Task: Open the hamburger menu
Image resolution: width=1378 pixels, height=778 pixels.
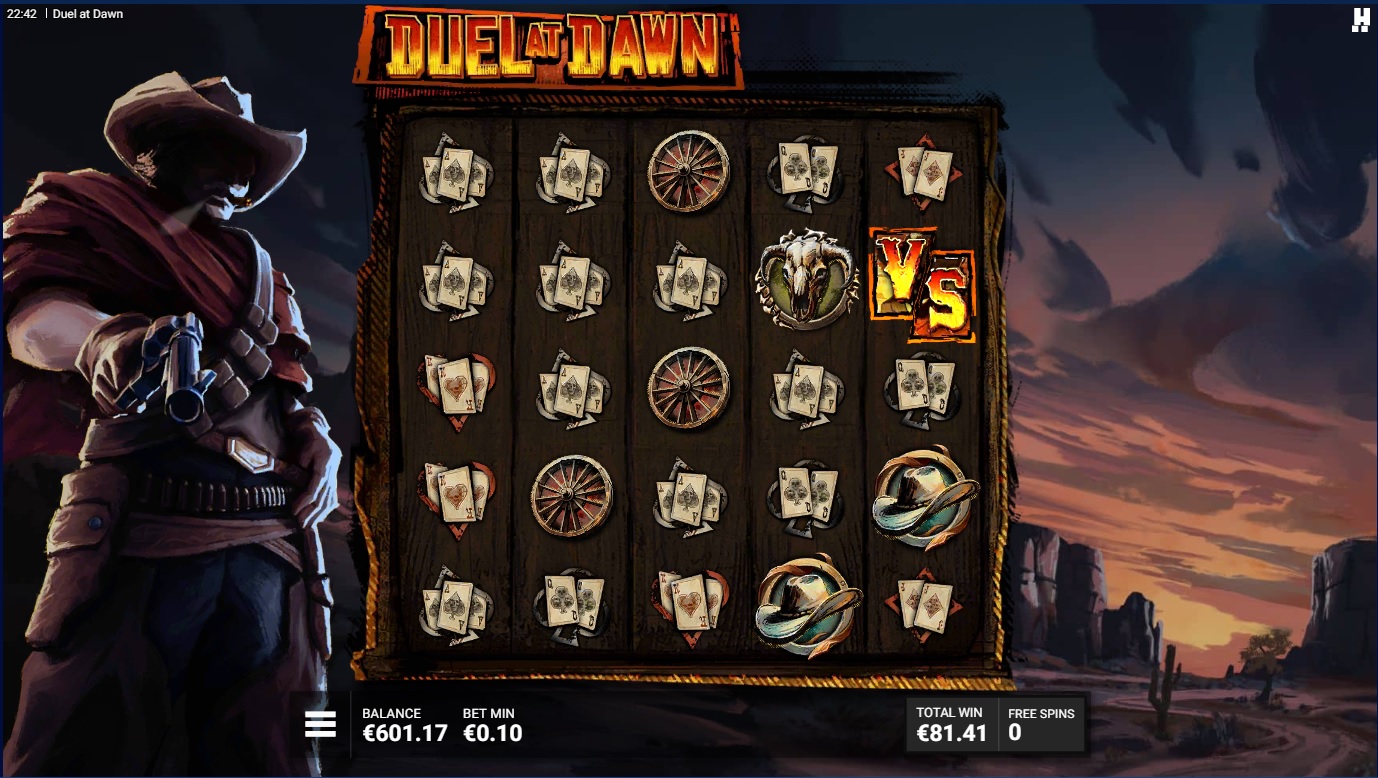Action: click(x=320, y=724)
